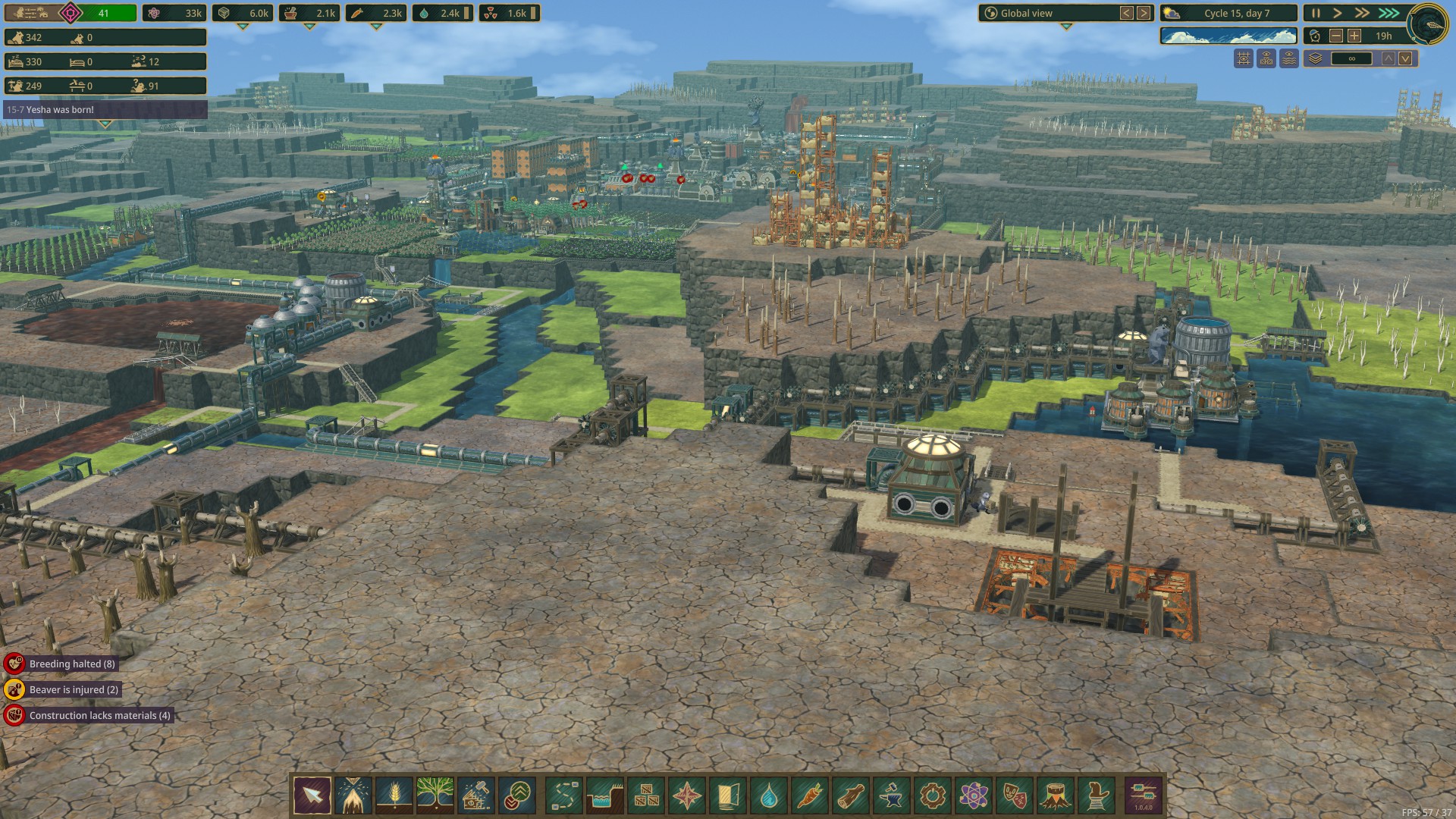Click the Yesha was born notification
The image size is (1456, 819).
pos(105,110)
